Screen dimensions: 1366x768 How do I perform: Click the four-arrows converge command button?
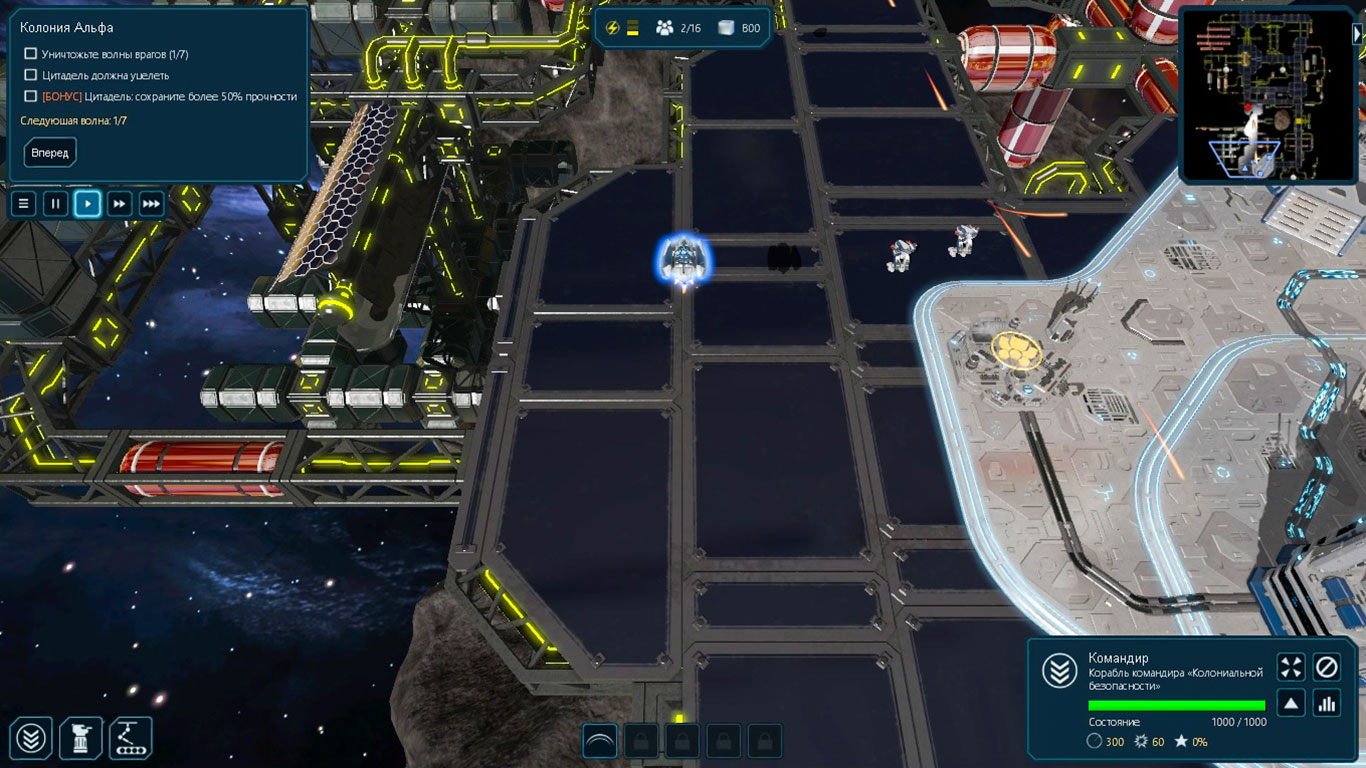pyautogui.click(x=1291, y=667)
